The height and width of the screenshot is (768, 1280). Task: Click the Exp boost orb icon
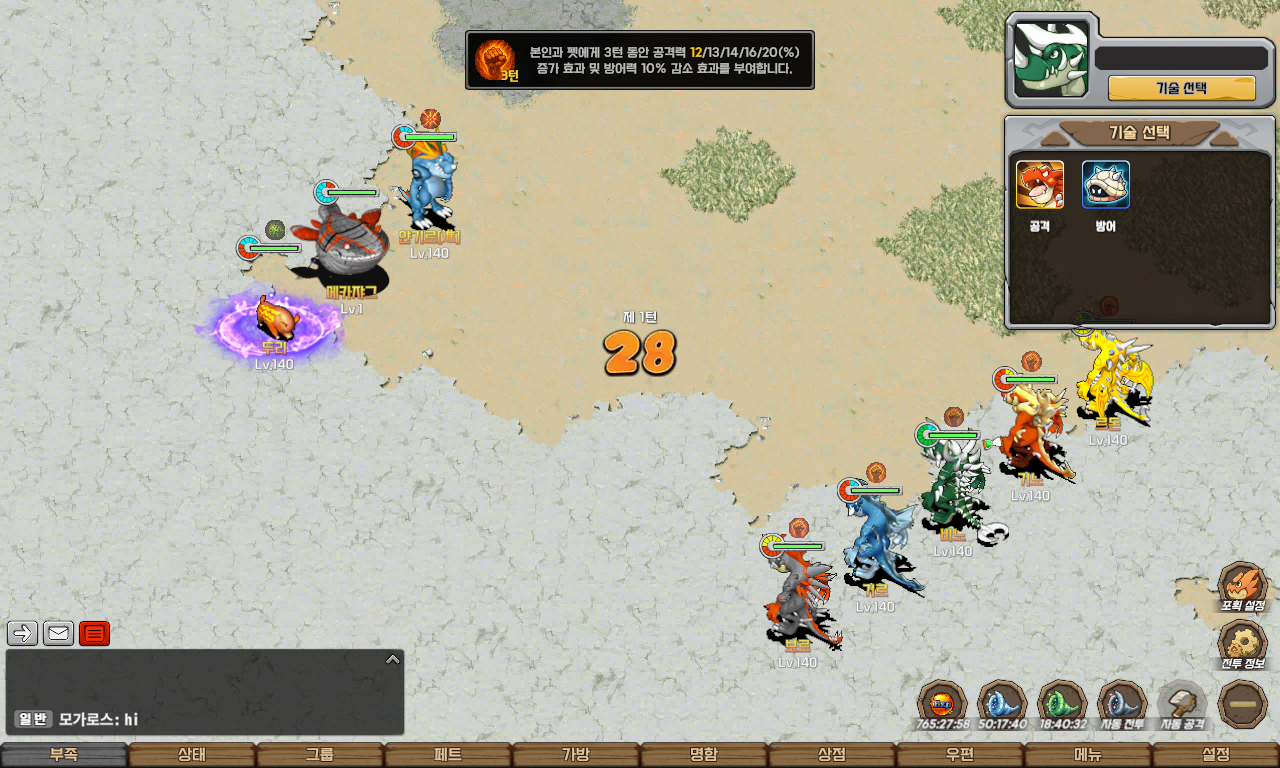942,703
